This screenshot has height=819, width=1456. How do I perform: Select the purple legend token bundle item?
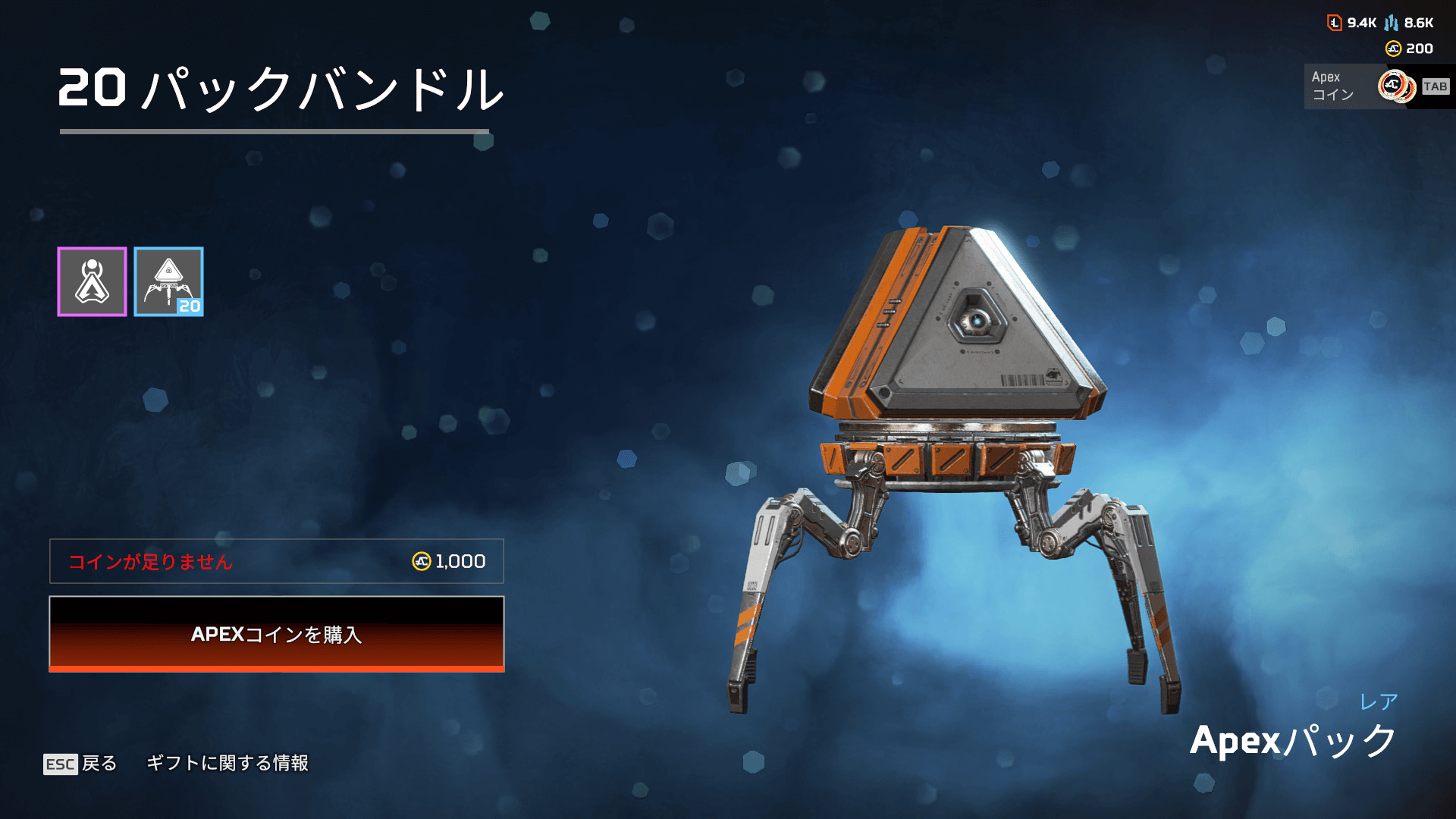pos(93,282)
